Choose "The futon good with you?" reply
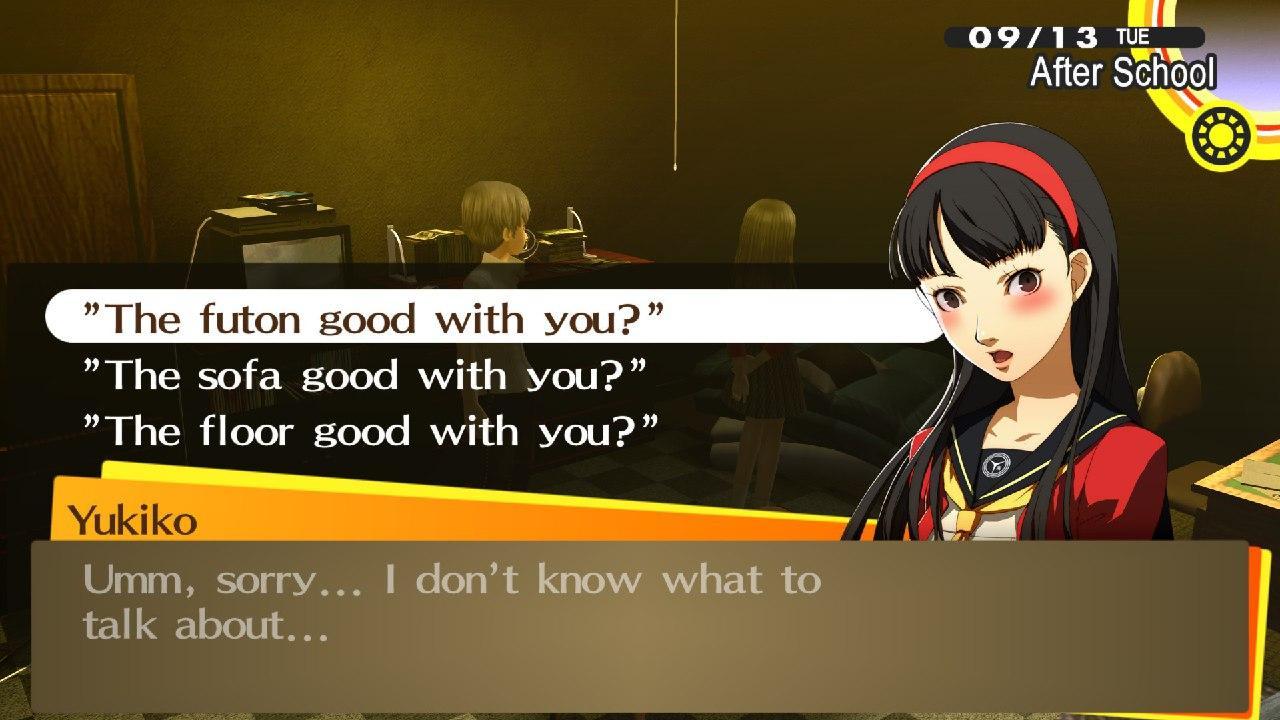Viewport: 1280px width, 720px height. [x=373, y=318]
